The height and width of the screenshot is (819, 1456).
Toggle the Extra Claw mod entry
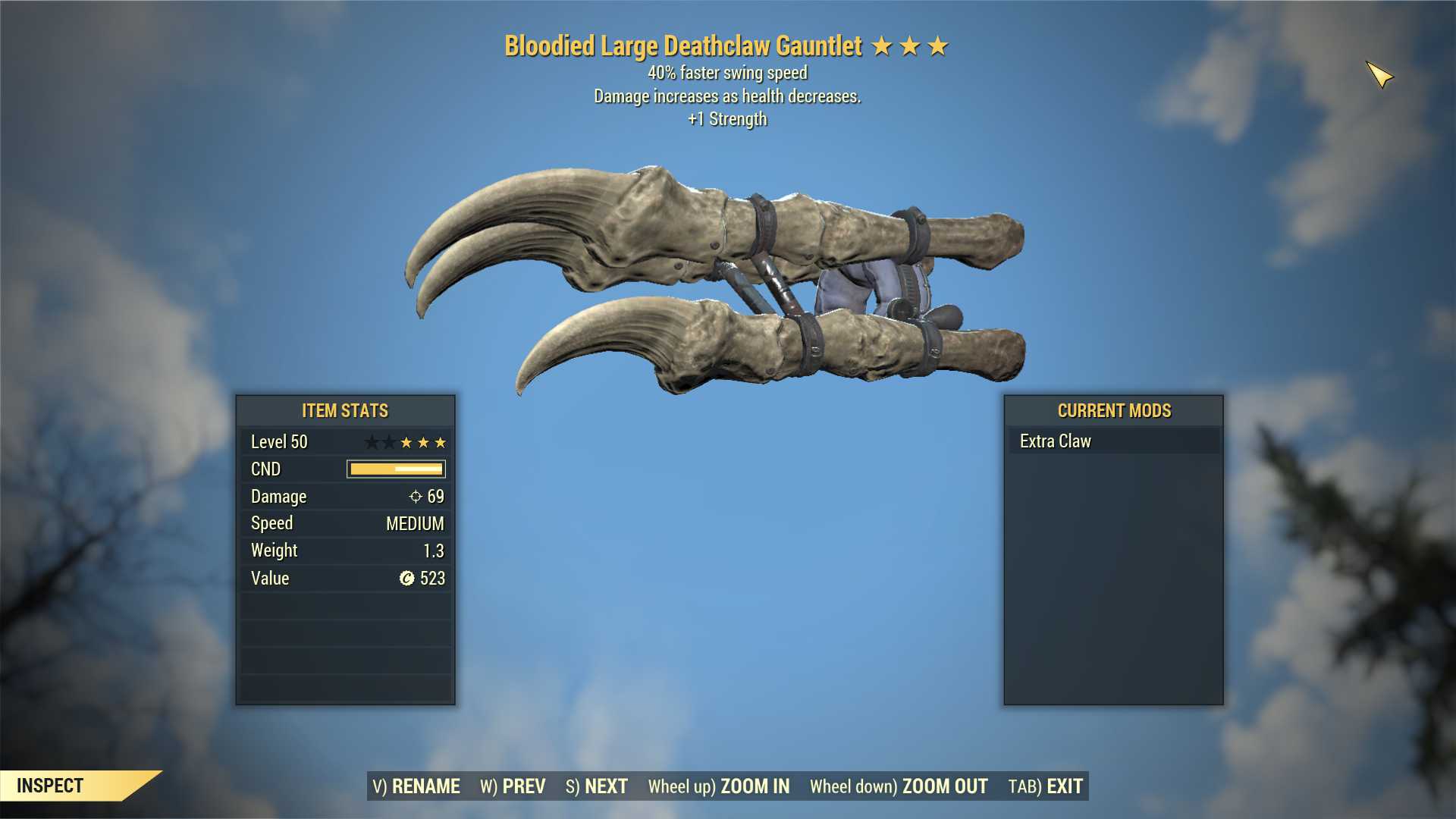(1056, 441)
